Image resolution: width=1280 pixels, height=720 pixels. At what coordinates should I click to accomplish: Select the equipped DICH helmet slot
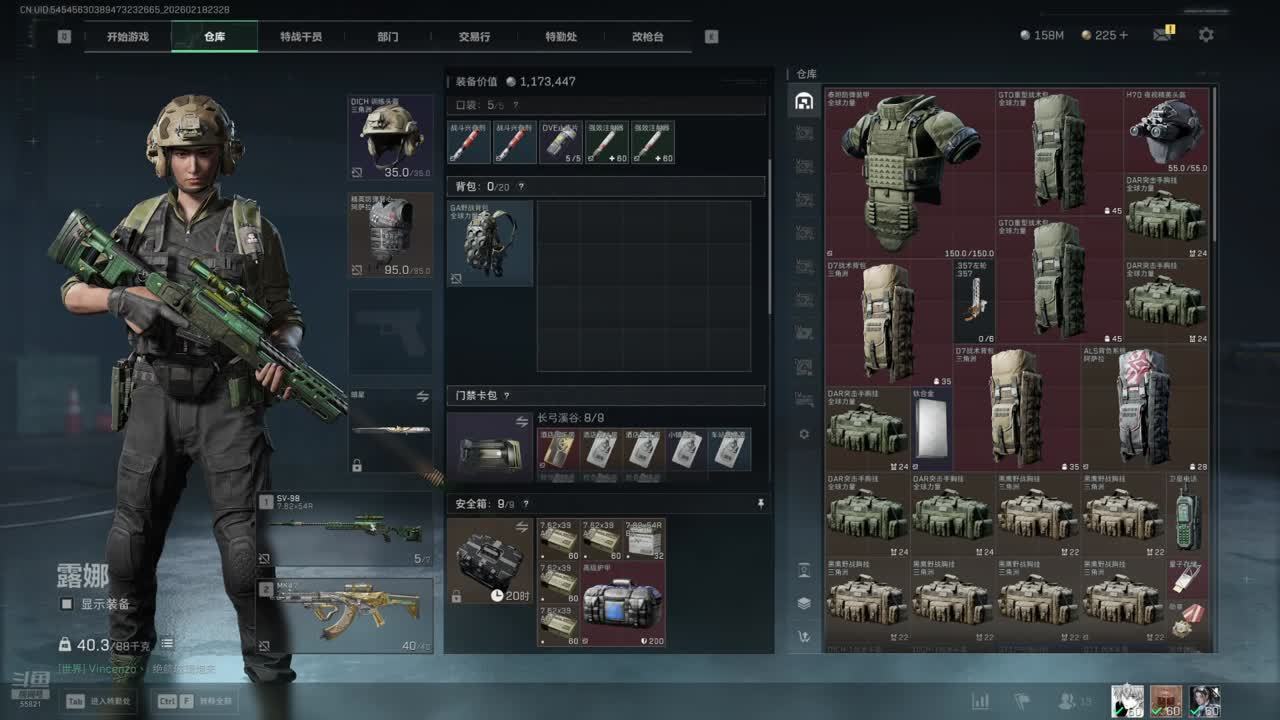(x=391, y=138)
